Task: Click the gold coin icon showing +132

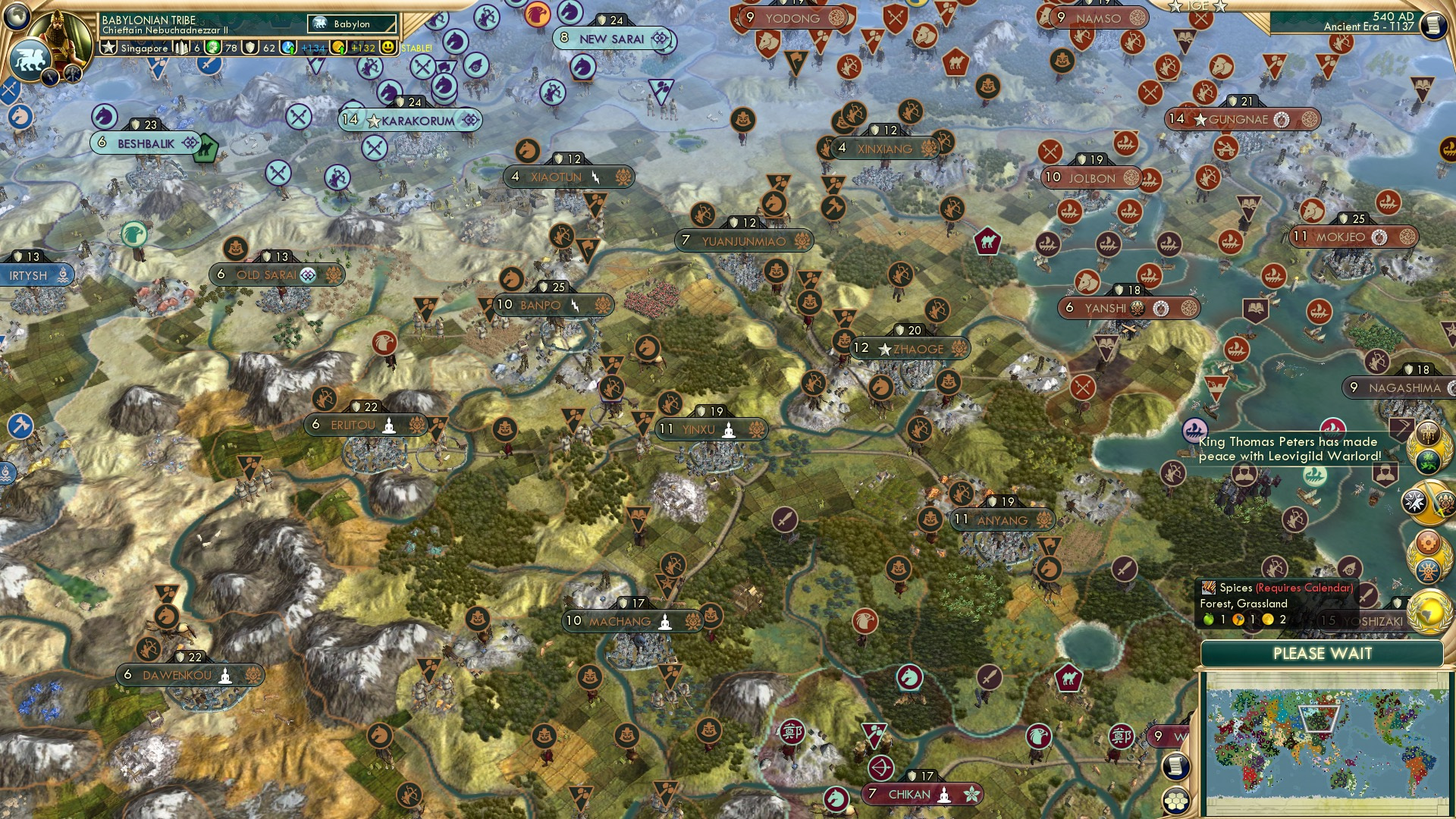Action: 338,49
